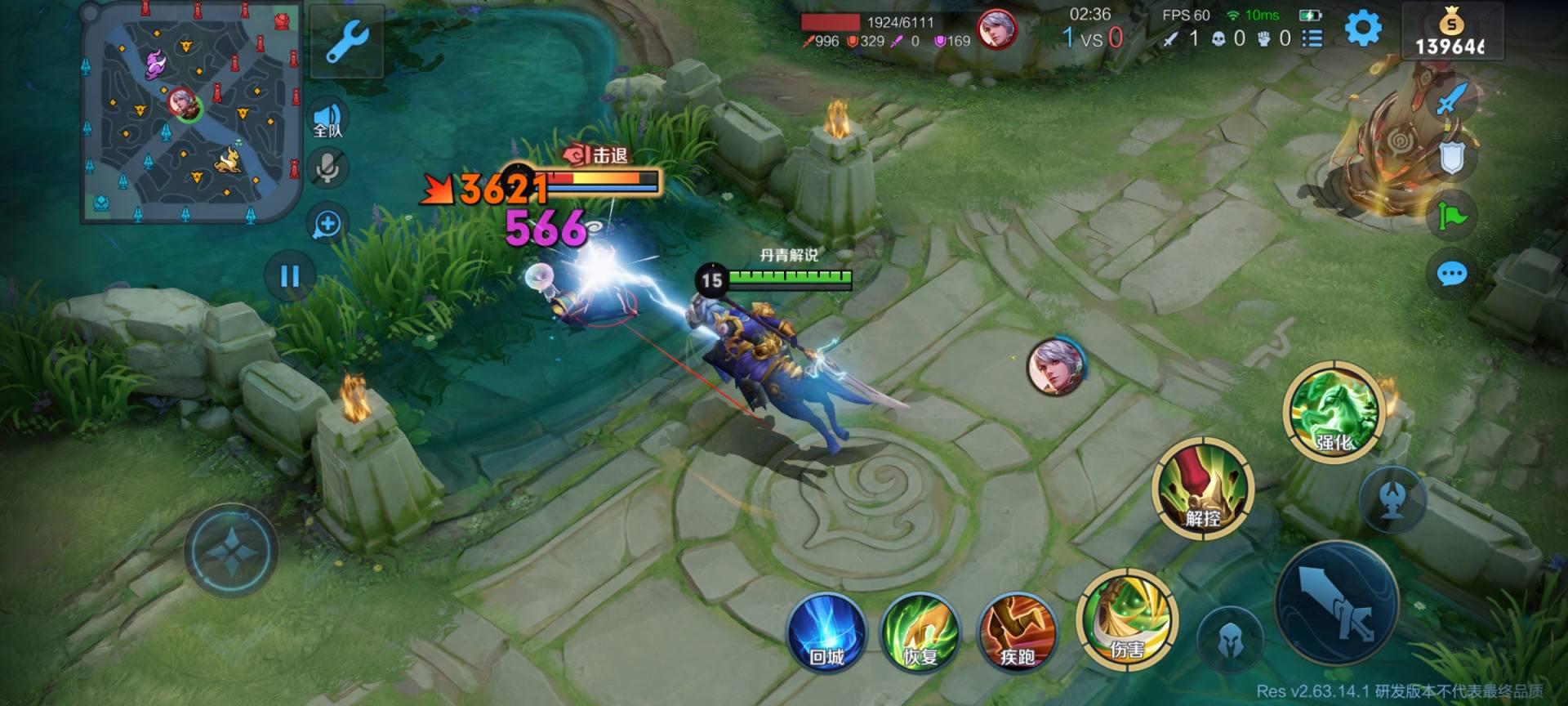The image size is (1568, 706).
Task: Tap the magnifier plus button
Action: click(327, 224)
